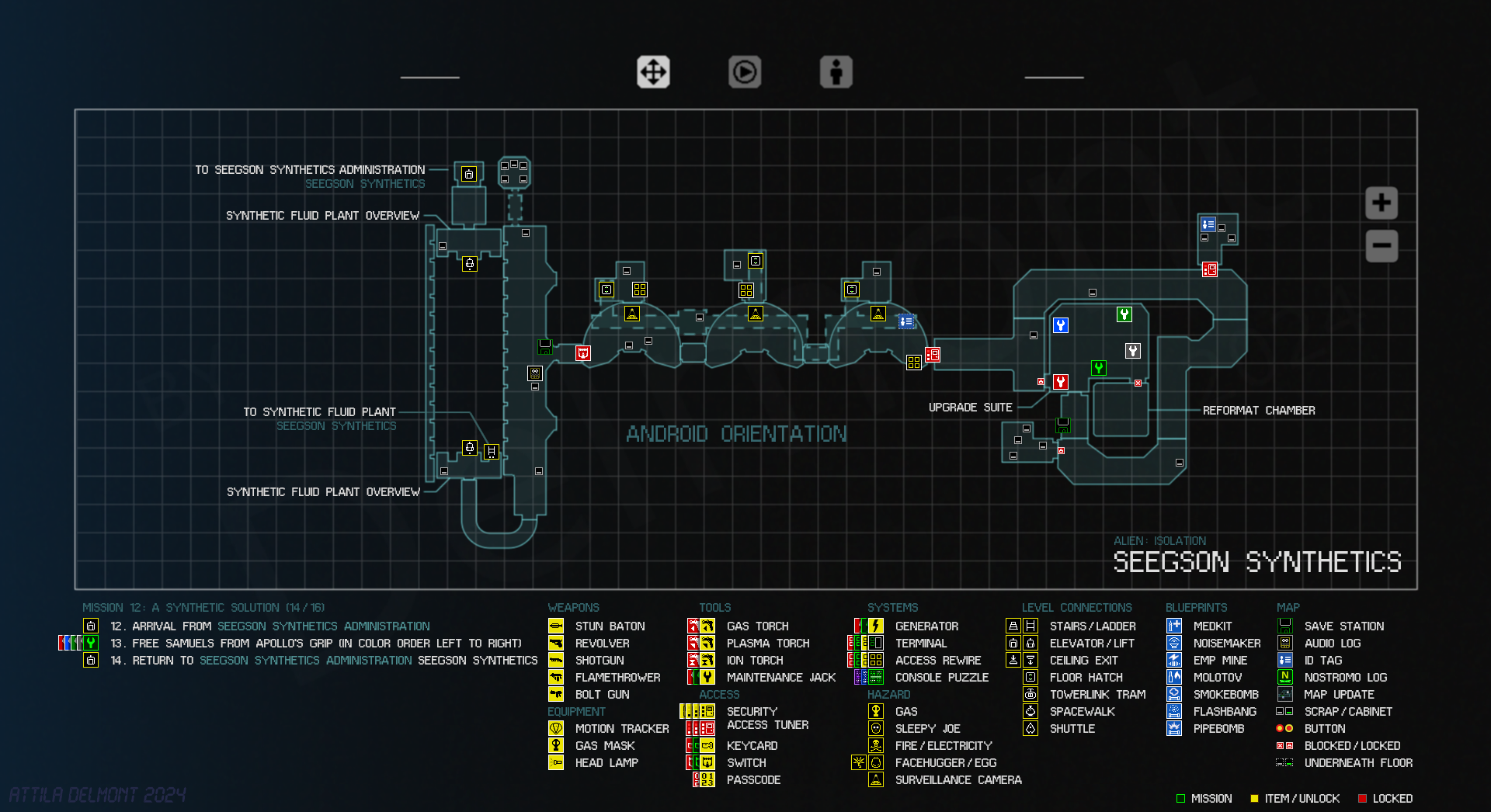This screenshot has height=812, width=1491.
Task: Click the pan/move arrows button
Action: (x=653, y=72)
